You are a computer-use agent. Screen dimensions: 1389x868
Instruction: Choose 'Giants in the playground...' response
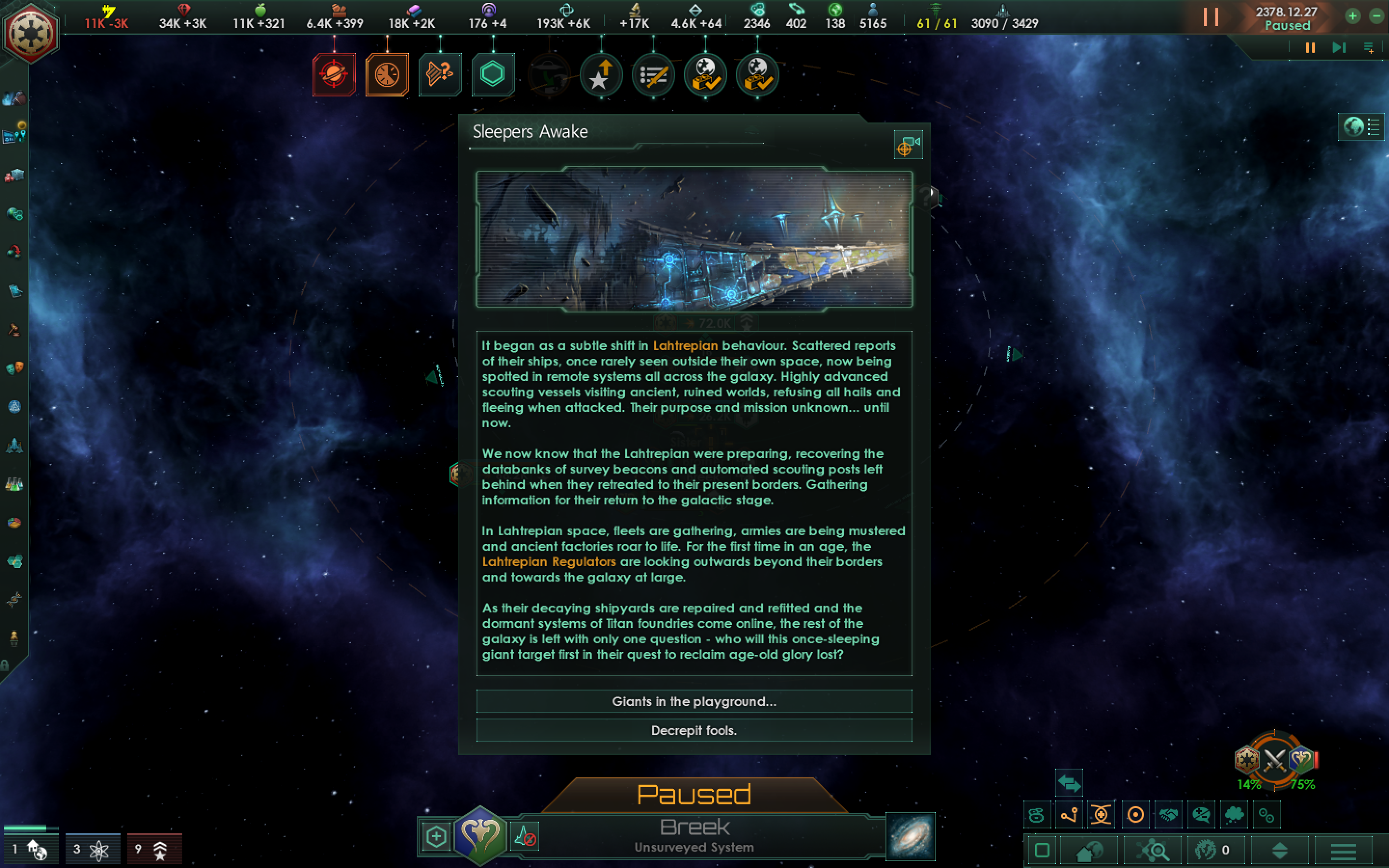694,702
